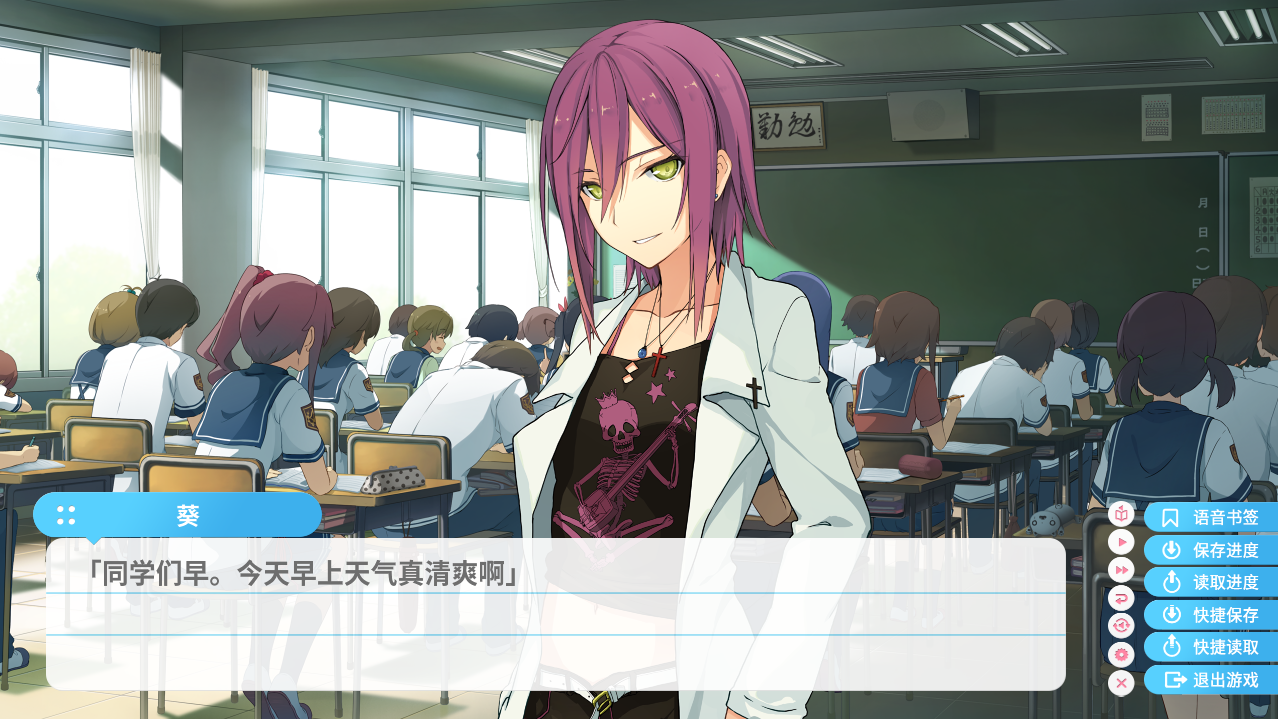Image resolution: width=1278 pixels, height=719 pixels.
Task: Open the backlog book icon
Action: pos(1121,514)
